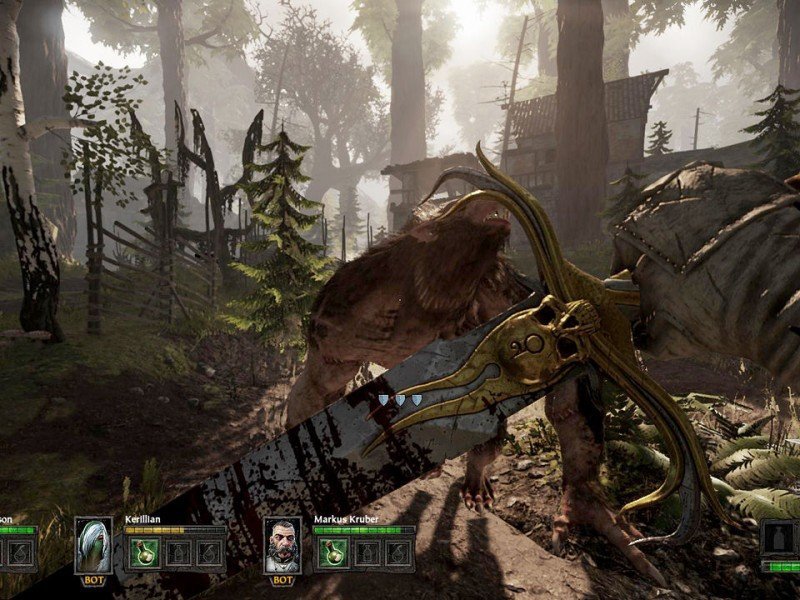Click Markus Kruber's green healing potion slot
Viewport: 800px width, 600px height.
click(x=331, y=553)
